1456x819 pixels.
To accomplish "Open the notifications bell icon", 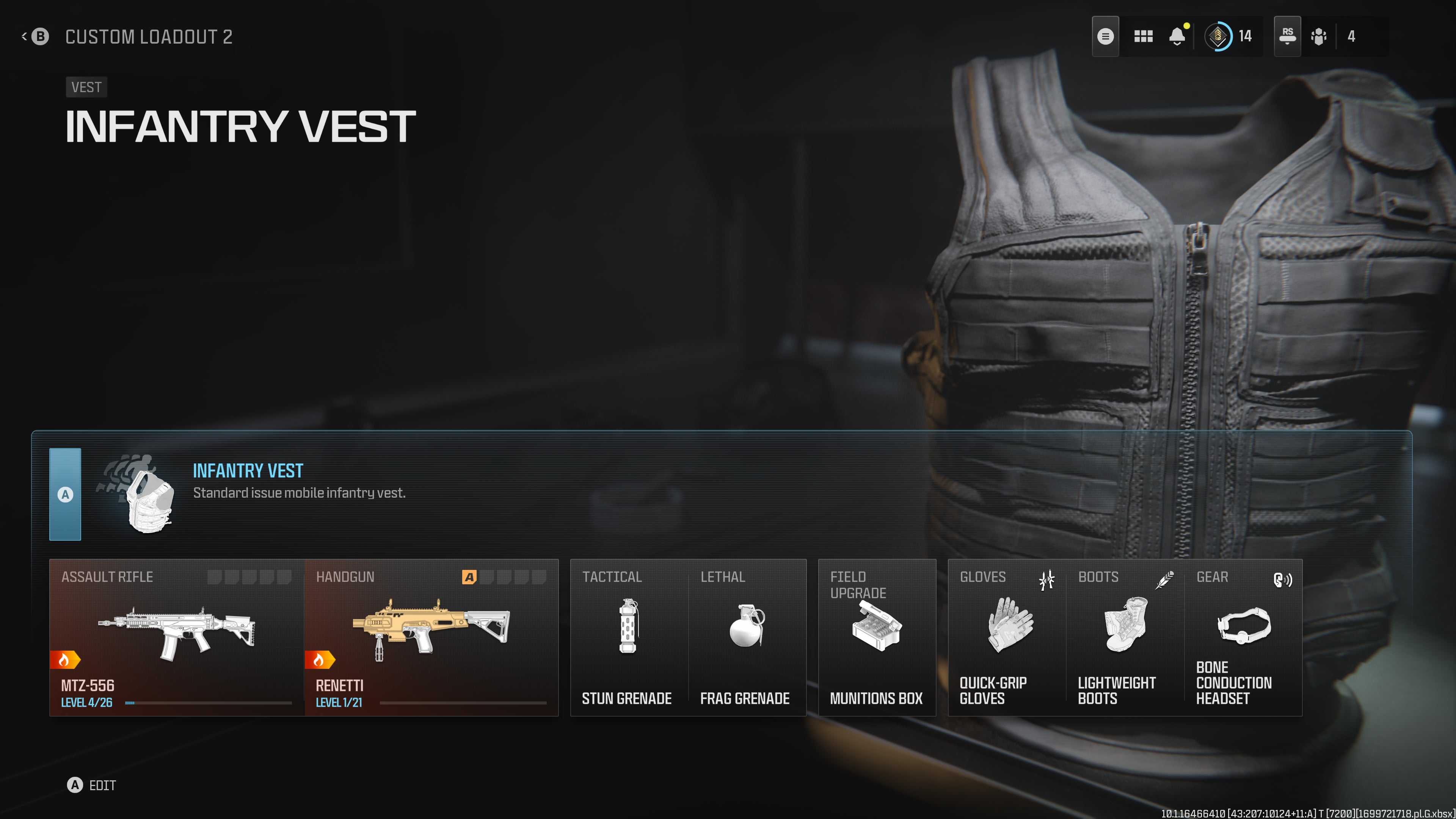I will (1177, 36).
